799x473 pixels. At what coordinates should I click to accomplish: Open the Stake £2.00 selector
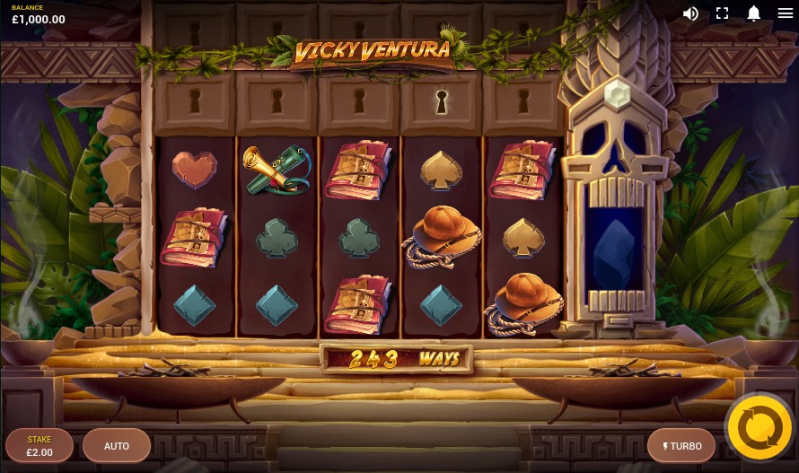pyautogui.click(x=39, y=445)
